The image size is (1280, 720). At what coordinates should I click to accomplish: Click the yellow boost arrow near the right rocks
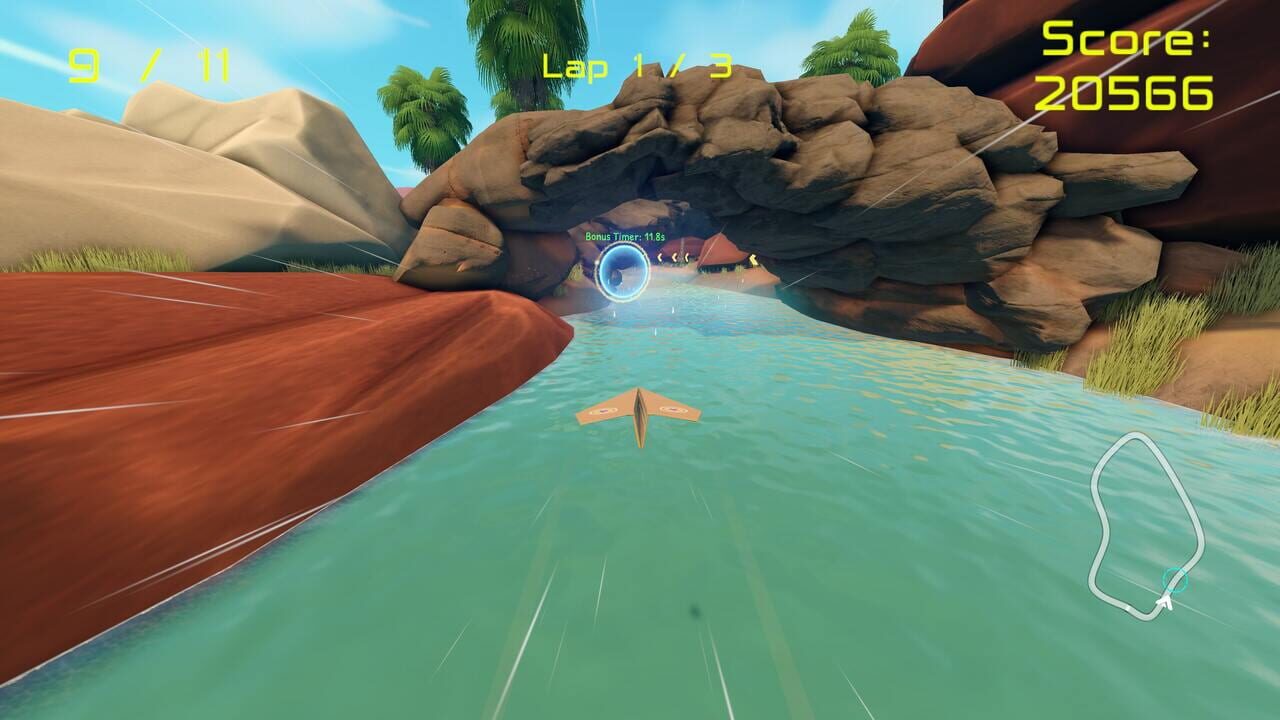pyautogui.click(x=753, y=260)
